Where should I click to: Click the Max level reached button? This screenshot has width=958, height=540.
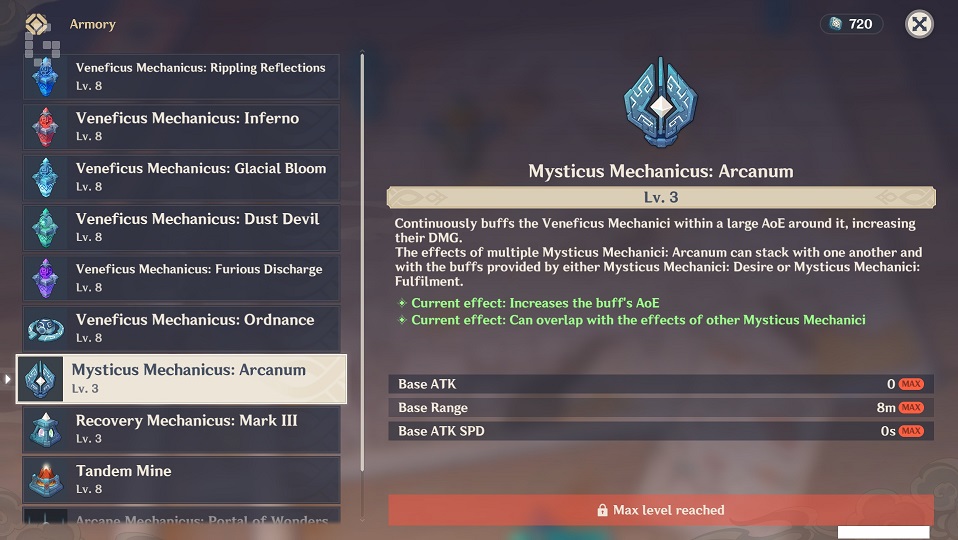coord(660,510)
